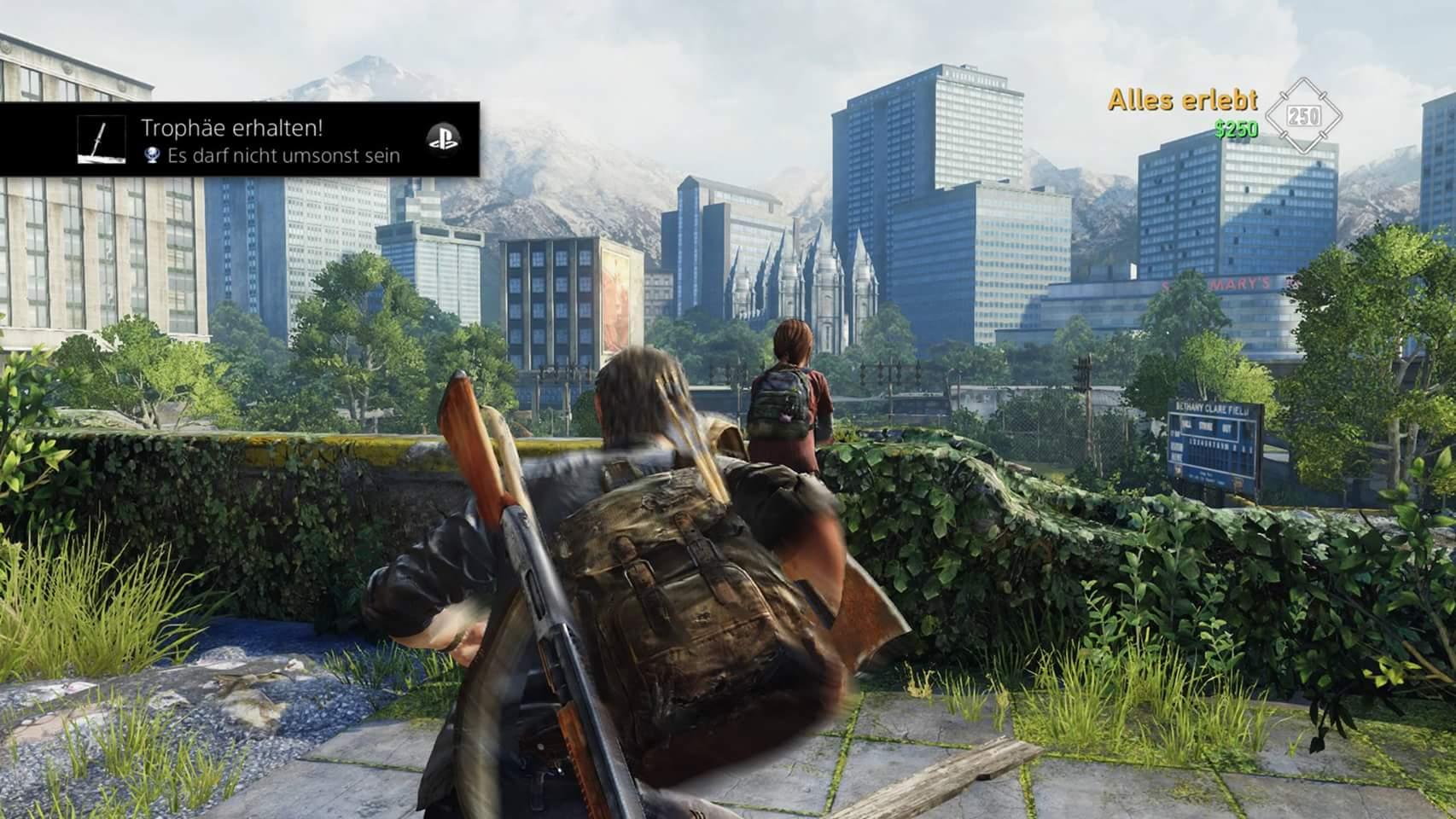This screenshot has width=1456, height=819.
Task: Click the "Alles erlebt" award title
Action: tap(1182, 101)
